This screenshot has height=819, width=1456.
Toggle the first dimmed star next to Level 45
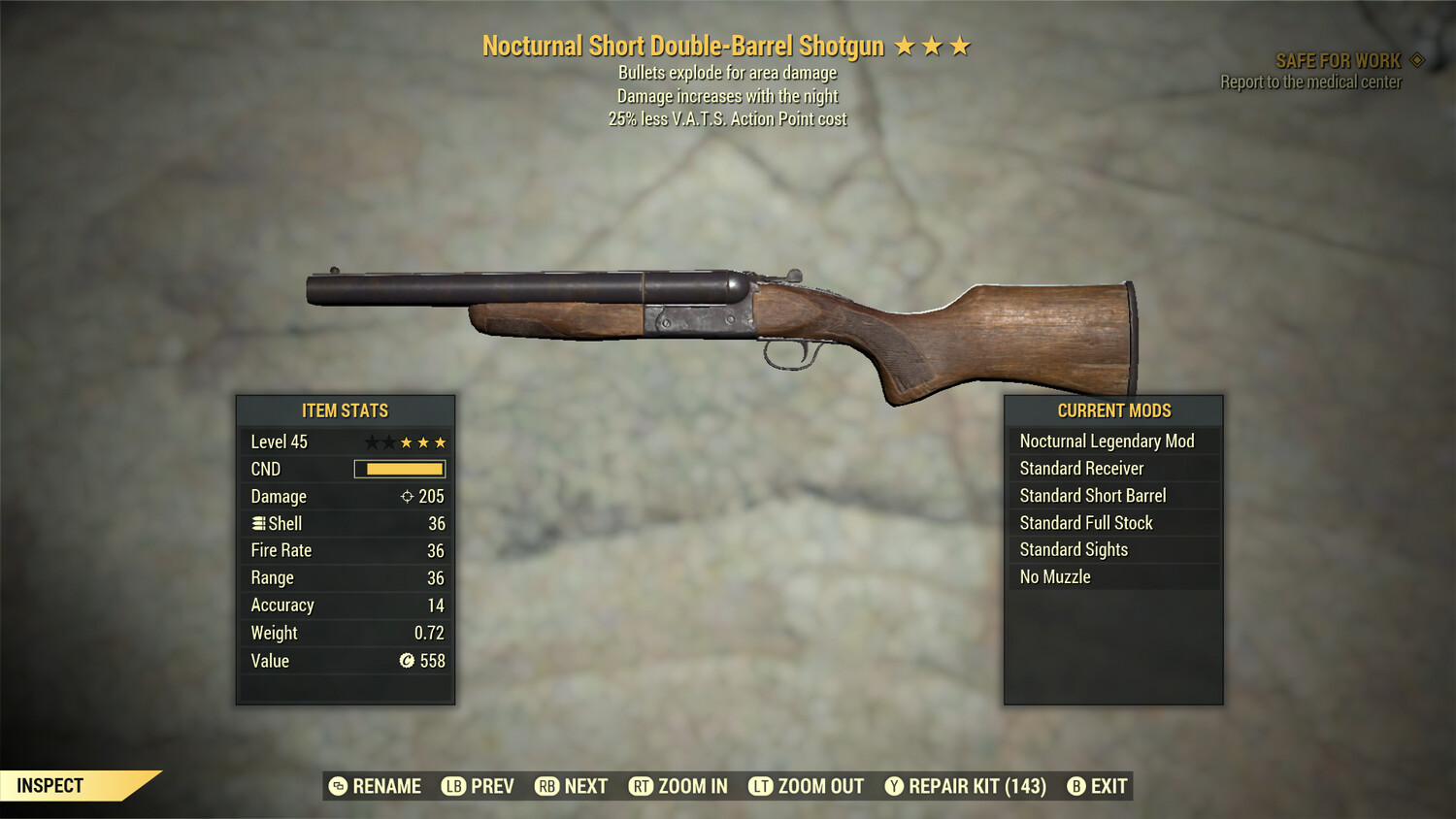(x=370, y=441)
